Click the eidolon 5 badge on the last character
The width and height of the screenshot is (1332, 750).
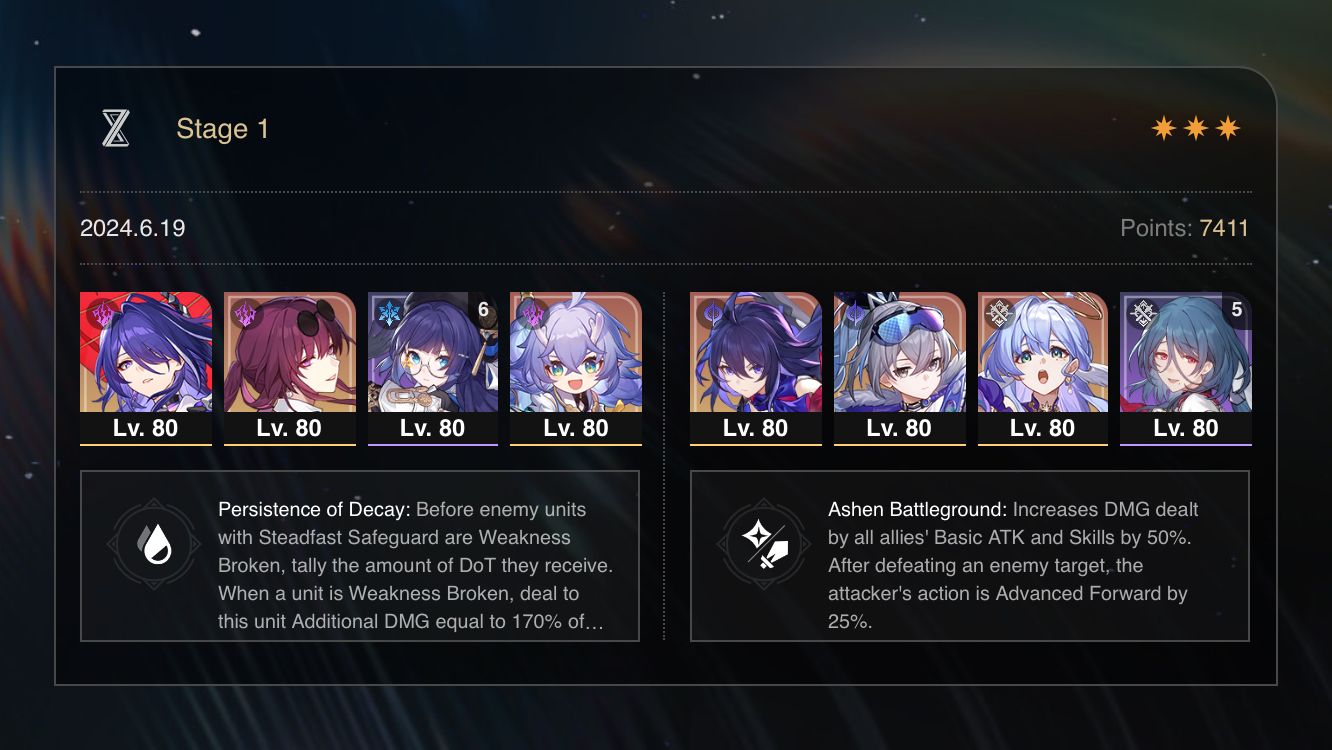coord(1236,310)
